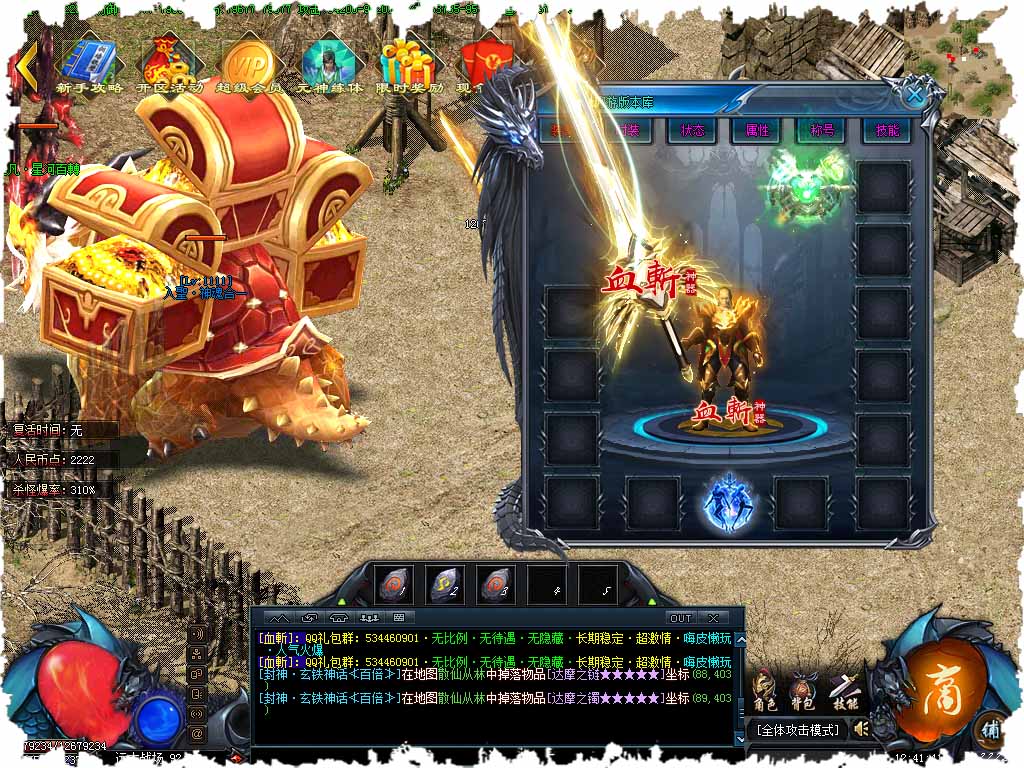
Task: Claim the 限时奖励 timed reward gift
Action: pyautogui.click(x=410, y=64)
